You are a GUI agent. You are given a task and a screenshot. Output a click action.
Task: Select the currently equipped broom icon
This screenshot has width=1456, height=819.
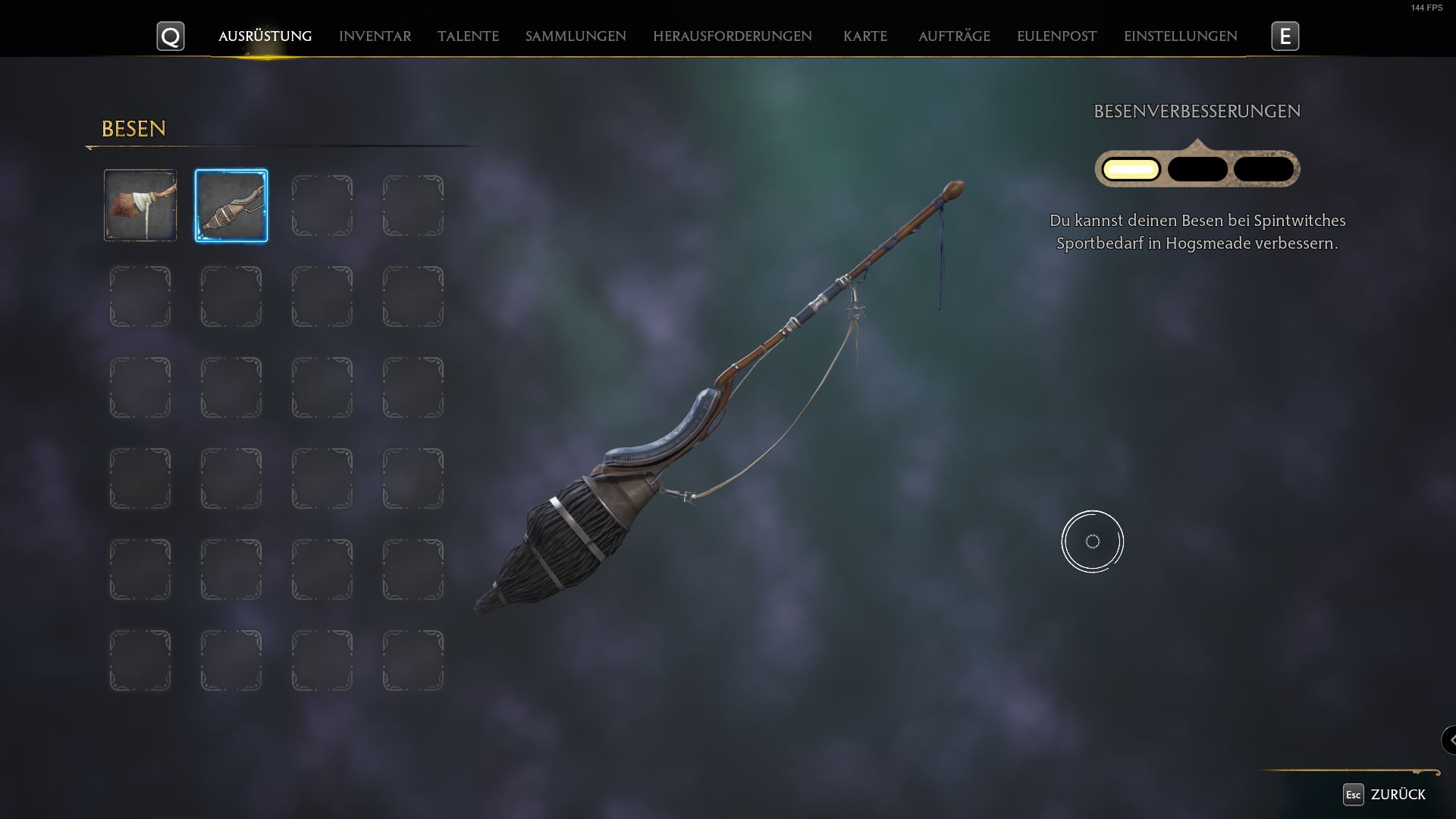[231, 205]
